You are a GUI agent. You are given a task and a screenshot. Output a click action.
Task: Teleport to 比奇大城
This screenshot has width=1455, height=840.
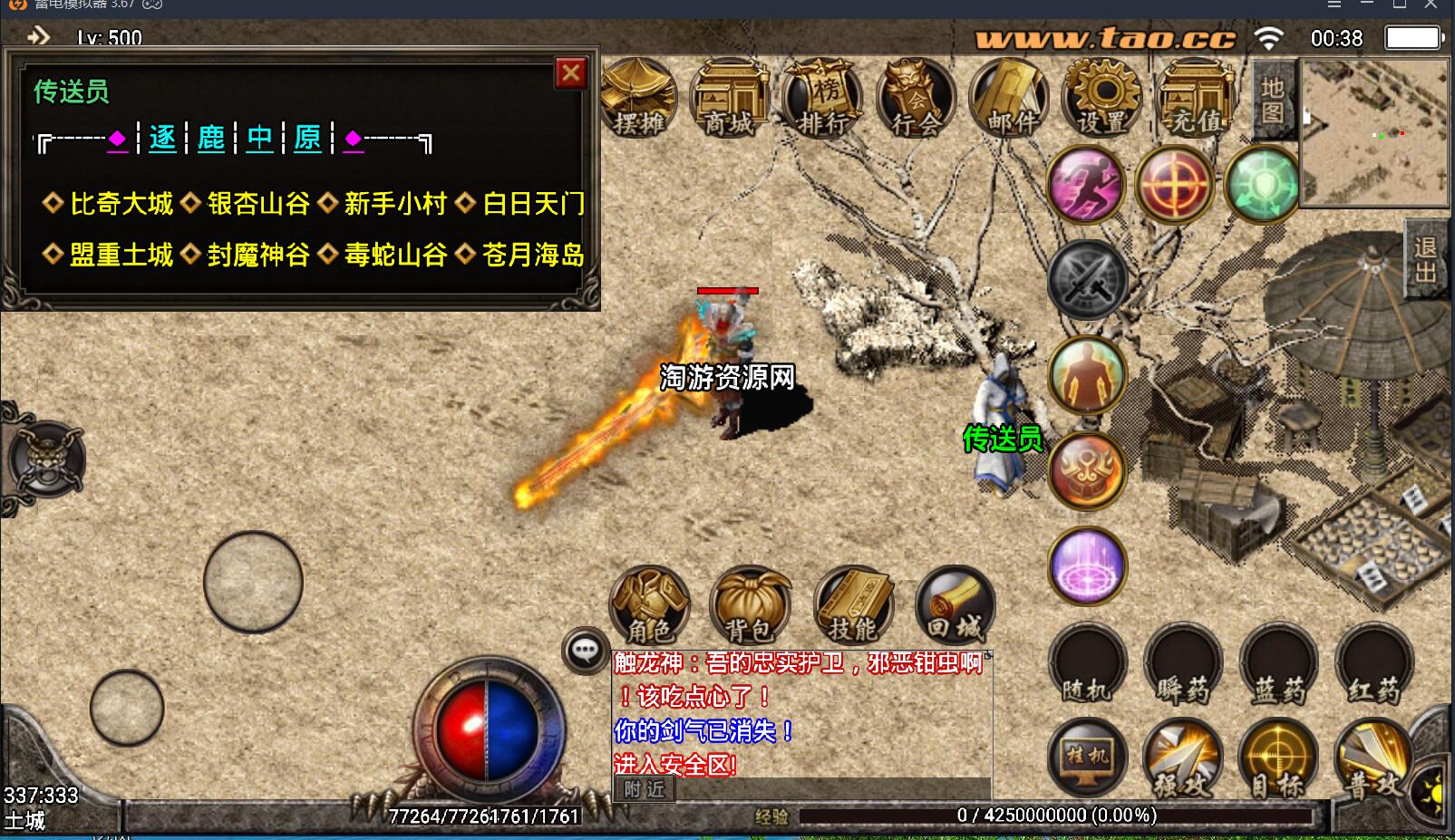point(121,204)
